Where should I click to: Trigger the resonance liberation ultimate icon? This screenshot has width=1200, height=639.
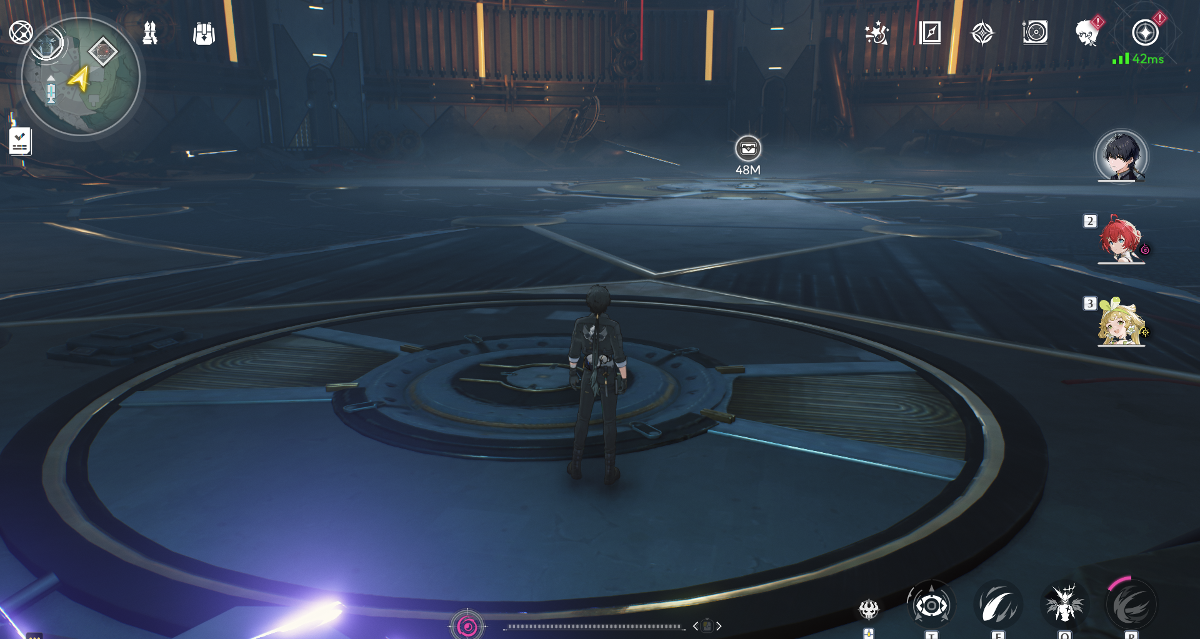point(1131,604)
